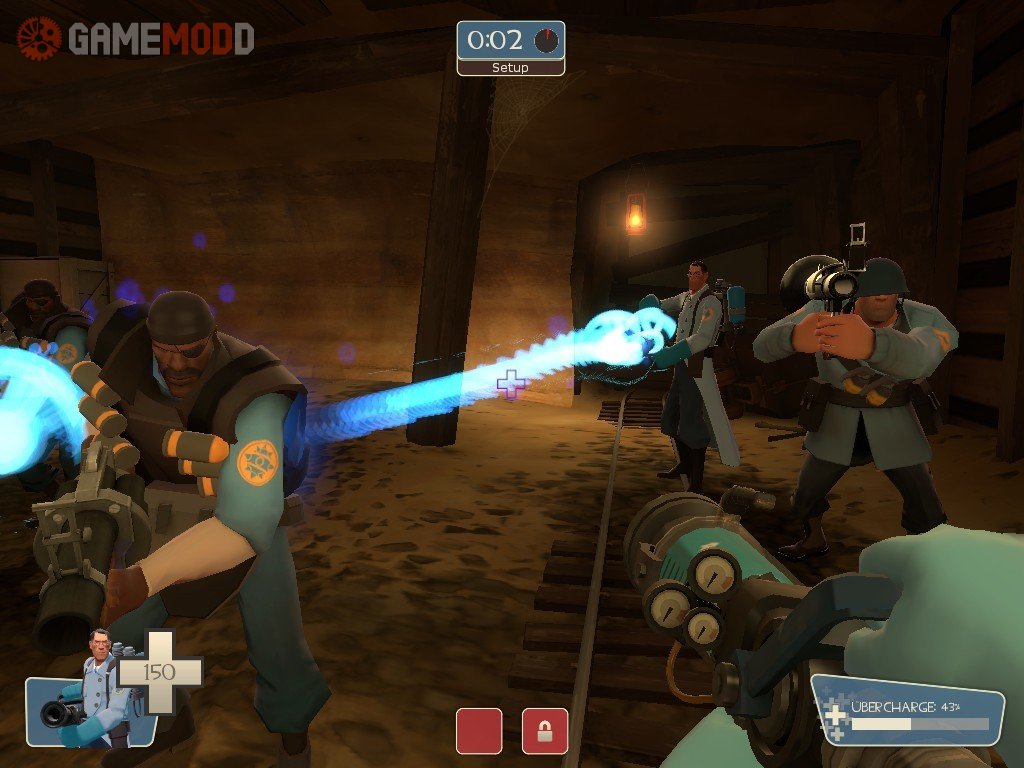The height and width of the screenshot is (768, 1024).
Task: Select the plain red control point icon
Action: click(x=479, y=731)
